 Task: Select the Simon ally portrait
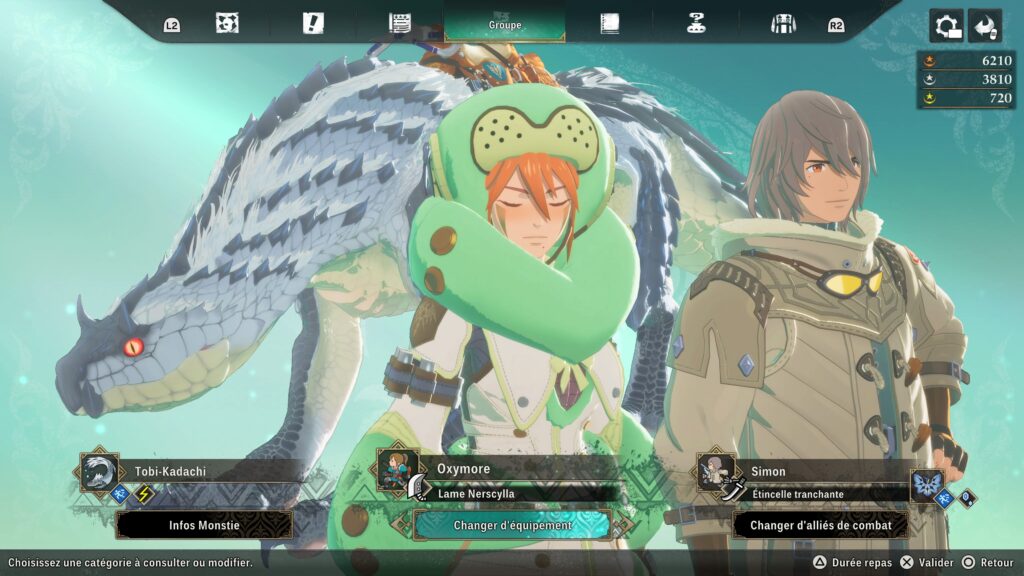click(x=716, y=472)
